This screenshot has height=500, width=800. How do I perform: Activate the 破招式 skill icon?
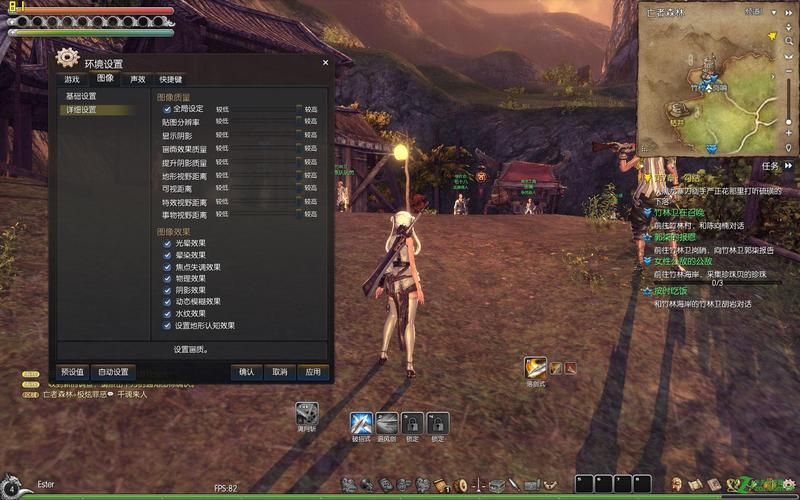pyautogui.click(x=361, y=422)
